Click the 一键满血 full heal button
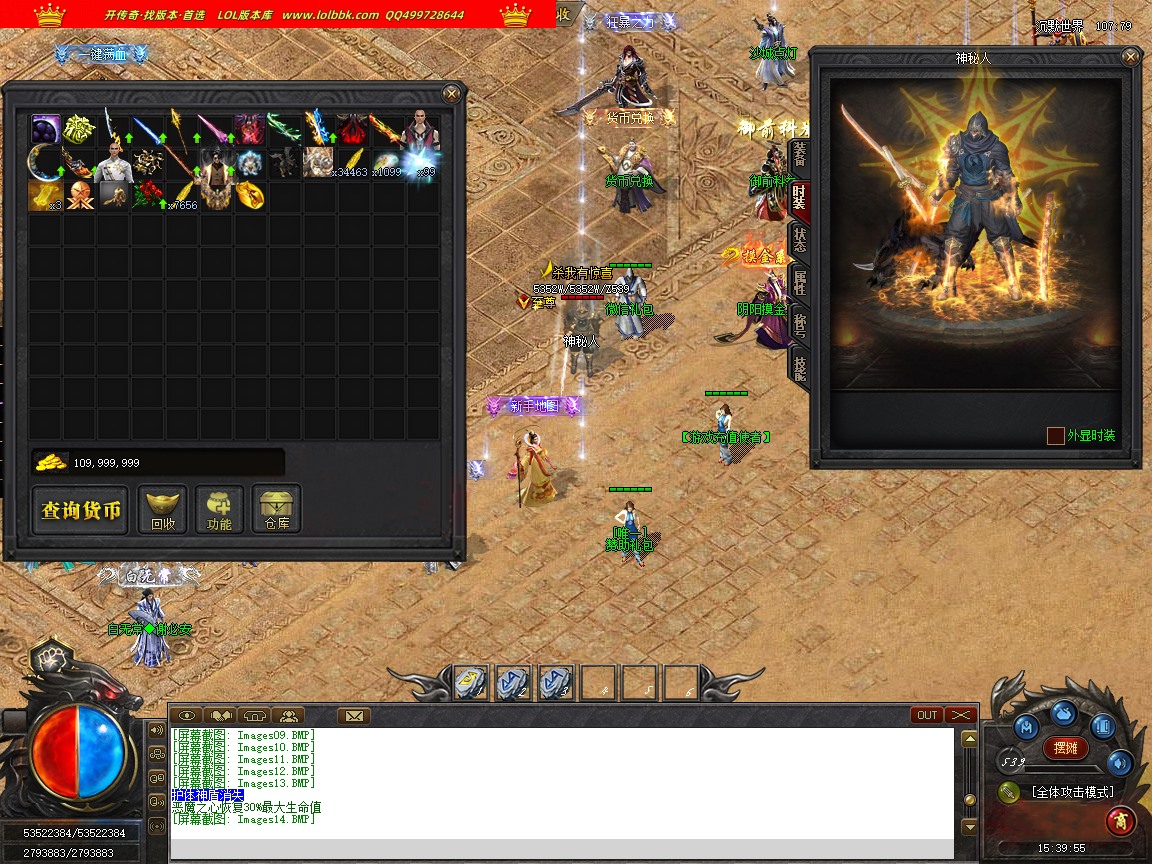This screenshot has width=1152, height=864. coord(101,55)
